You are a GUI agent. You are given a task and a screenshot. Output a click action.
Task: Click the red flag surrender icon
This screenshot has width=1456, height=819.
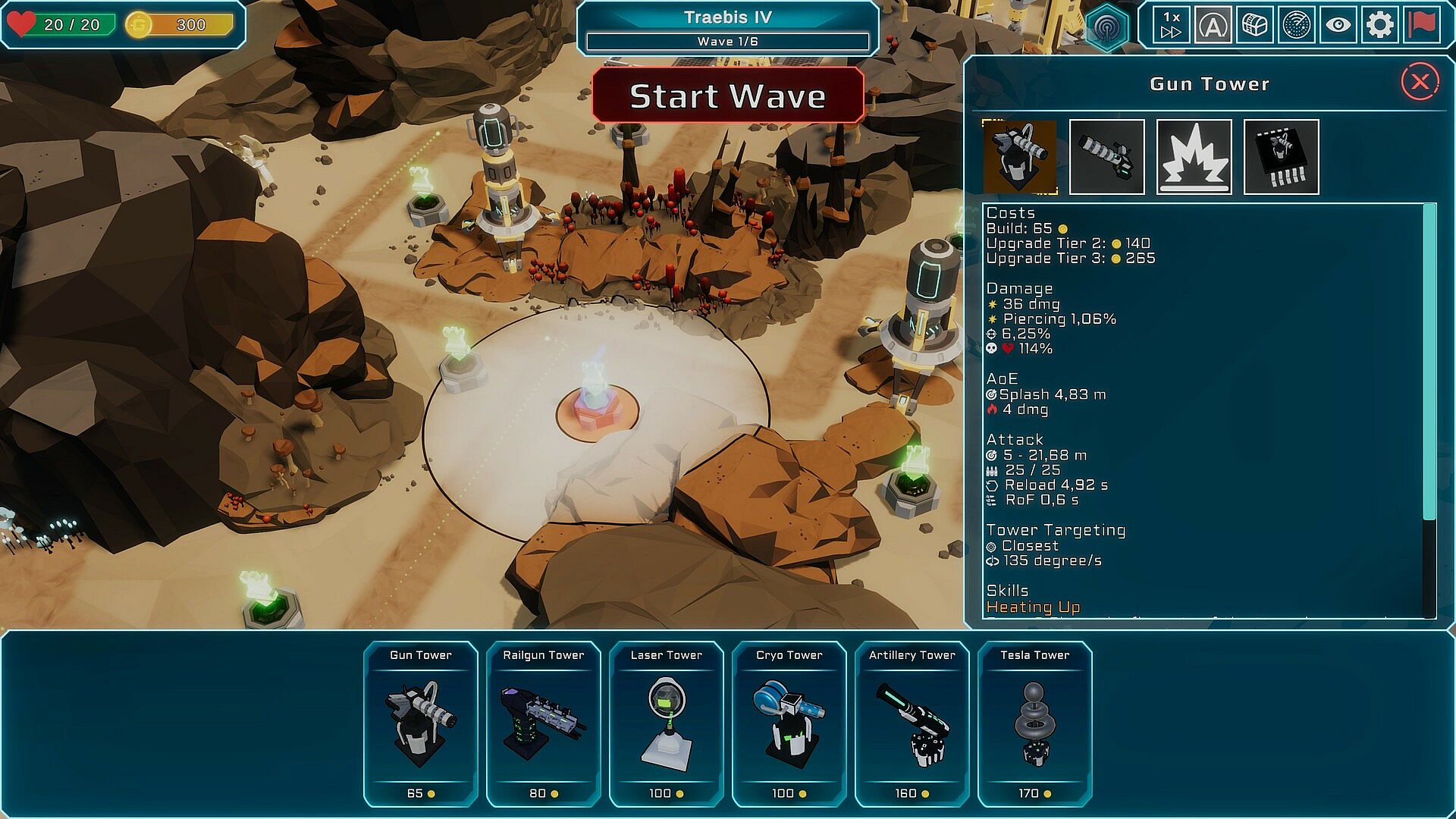[x=1423, y=25]
